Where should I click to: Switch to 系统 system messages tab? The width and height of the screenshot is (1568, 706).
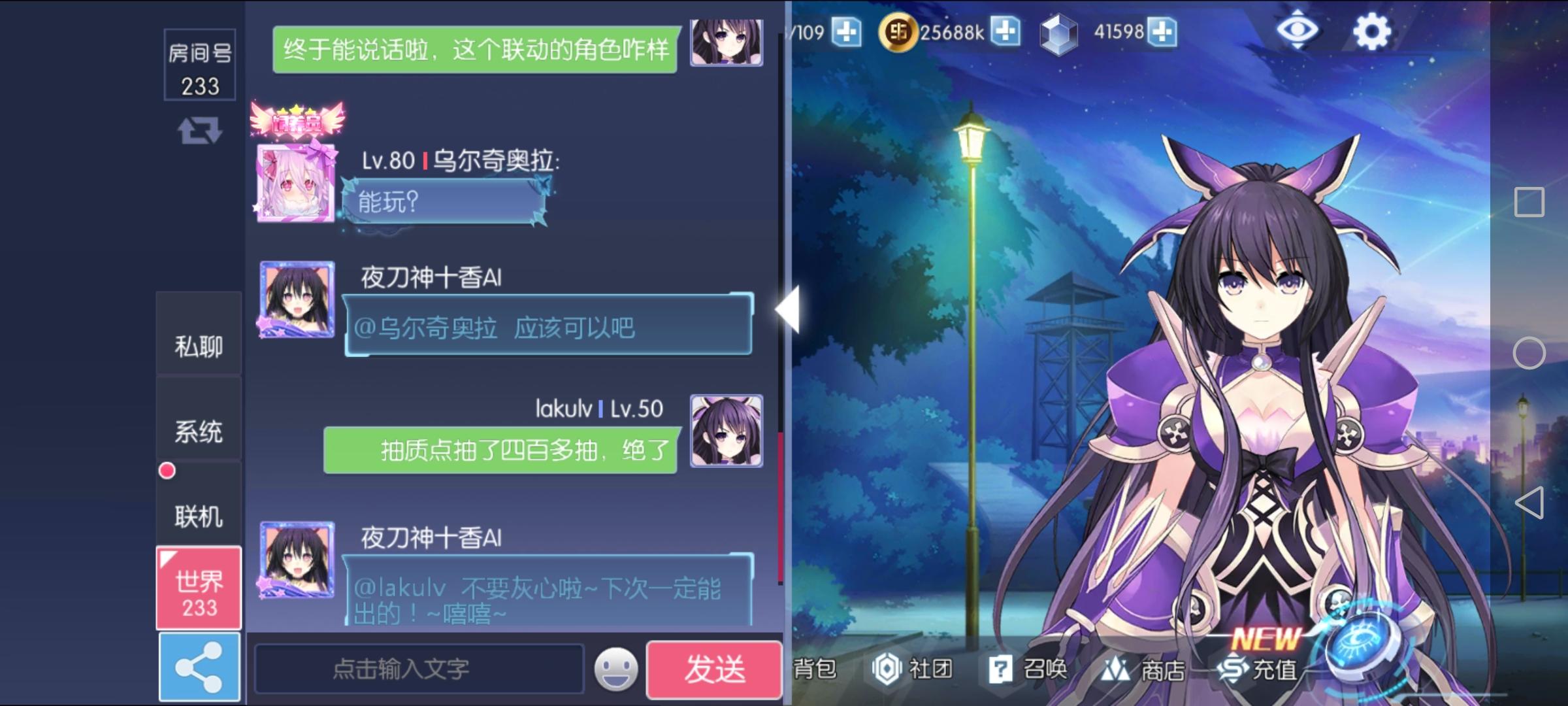pyautogui.click(x=198, y=431)
